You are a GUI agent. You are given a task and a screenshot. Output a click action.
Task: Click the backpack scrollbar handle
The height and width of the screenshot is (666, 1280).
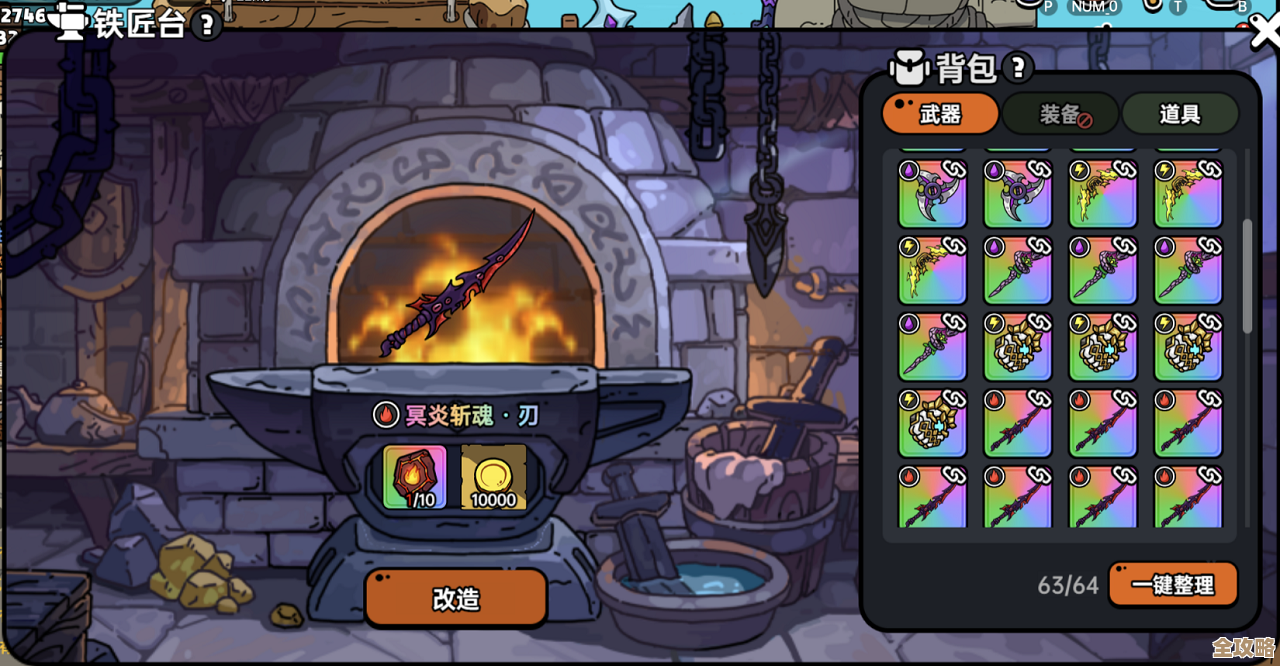pyautogui.click(x=1247, y=275)
